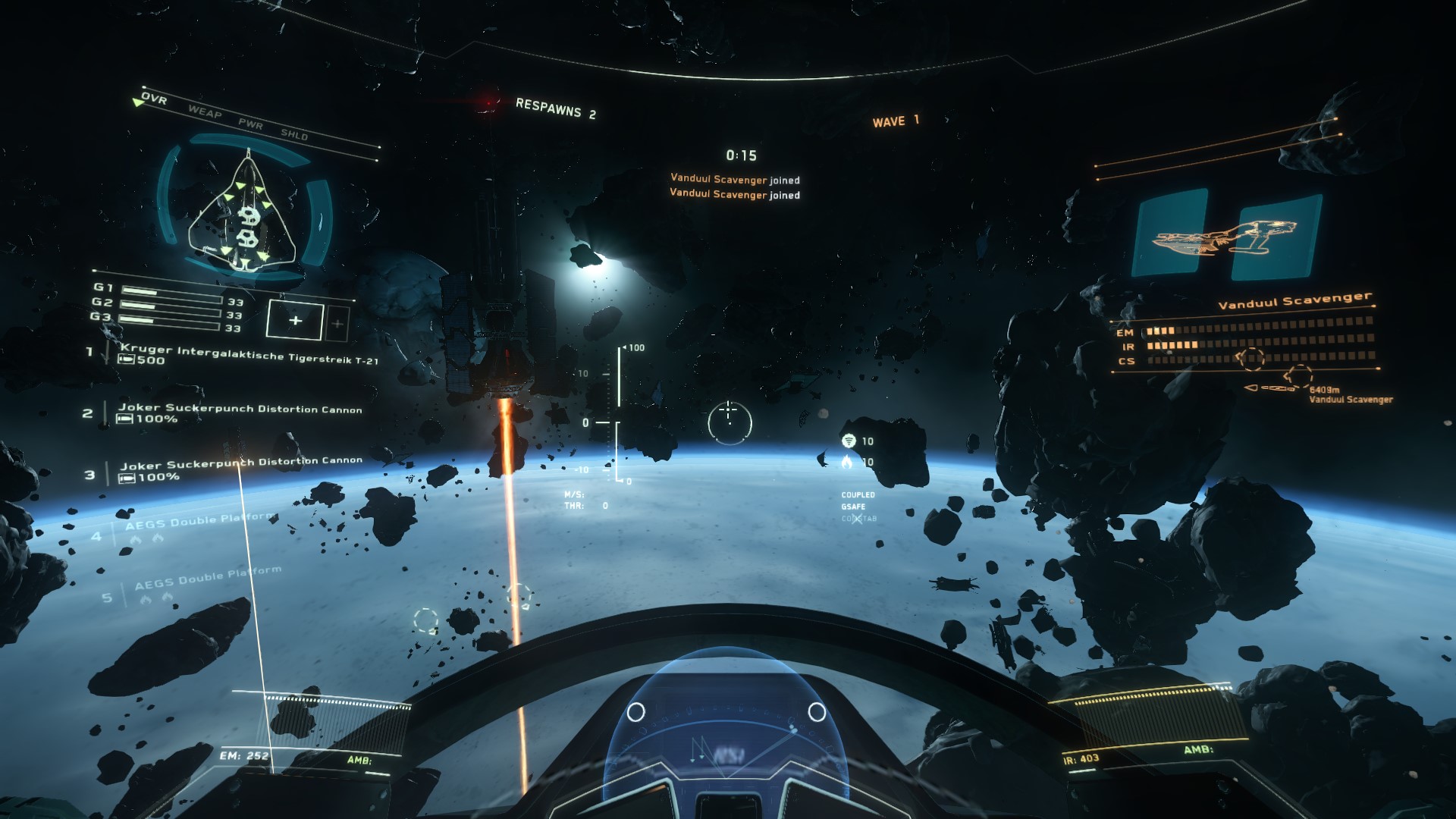1456x819 pixels.
Task: Select the PWR power tab
Action: pos(250,124)
